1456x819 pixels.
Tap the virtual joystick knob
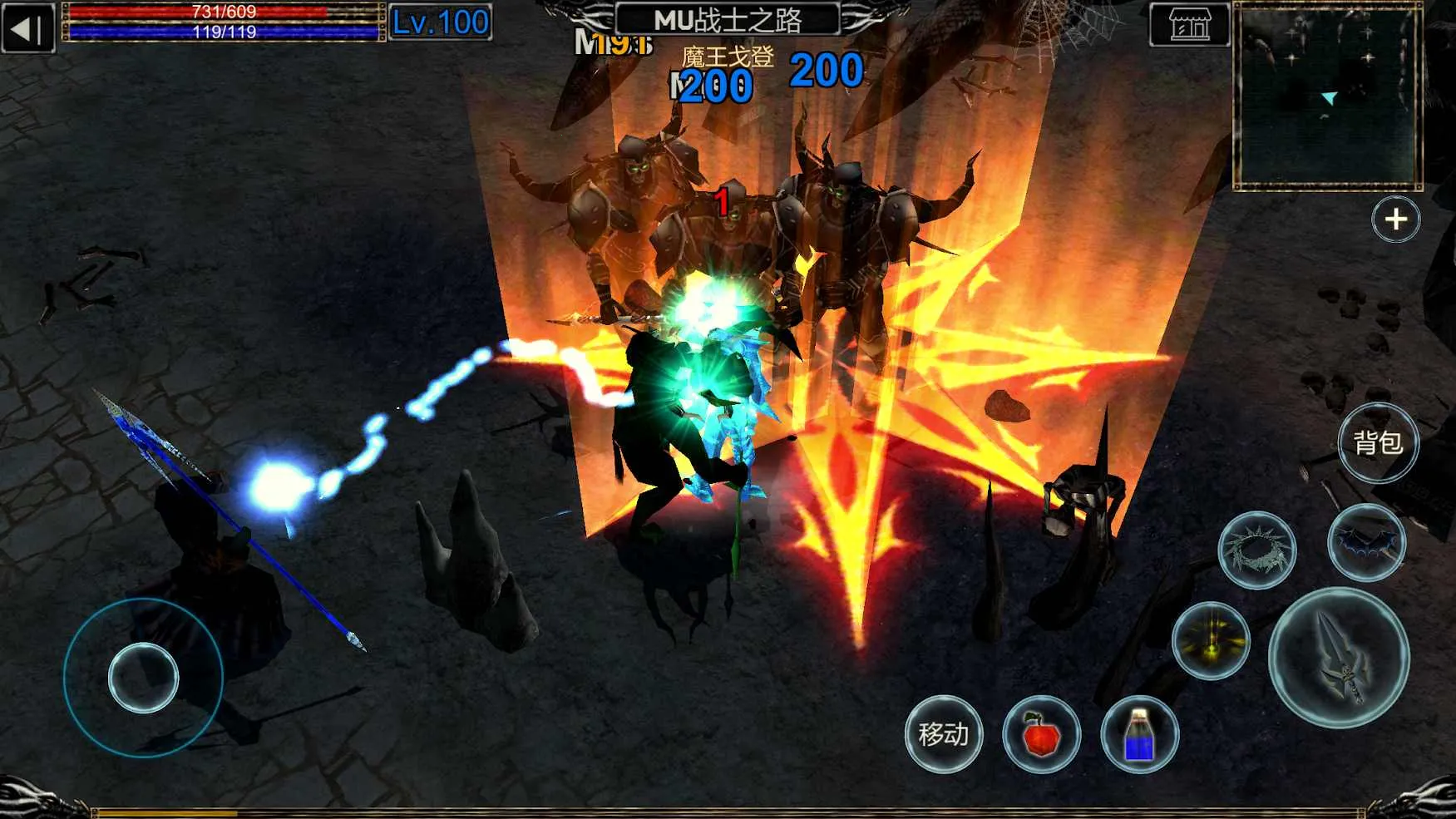pyautogui.click(x=143, y=678)
